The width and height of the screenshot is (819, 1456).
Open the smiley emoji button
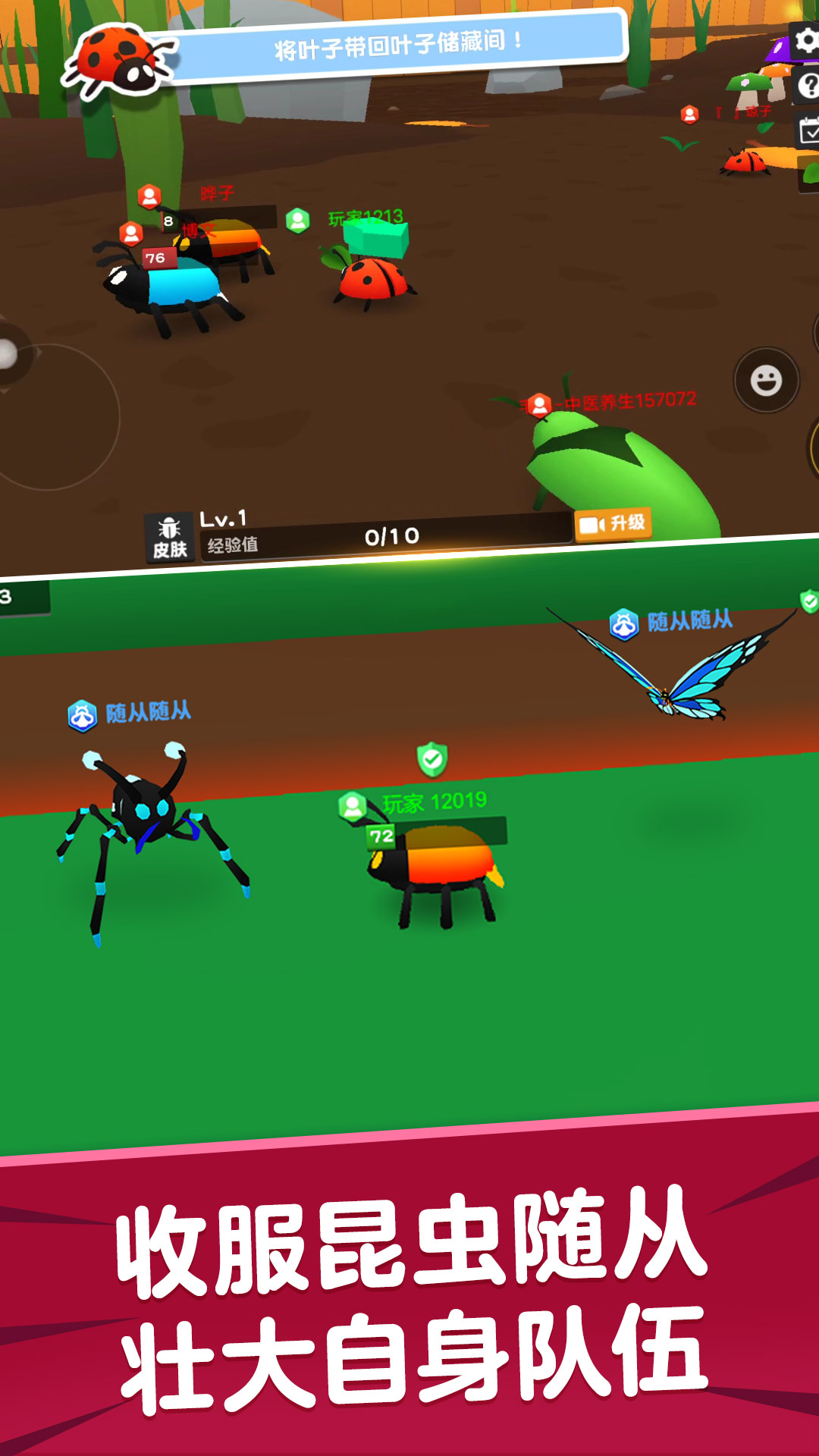[766, 380]
